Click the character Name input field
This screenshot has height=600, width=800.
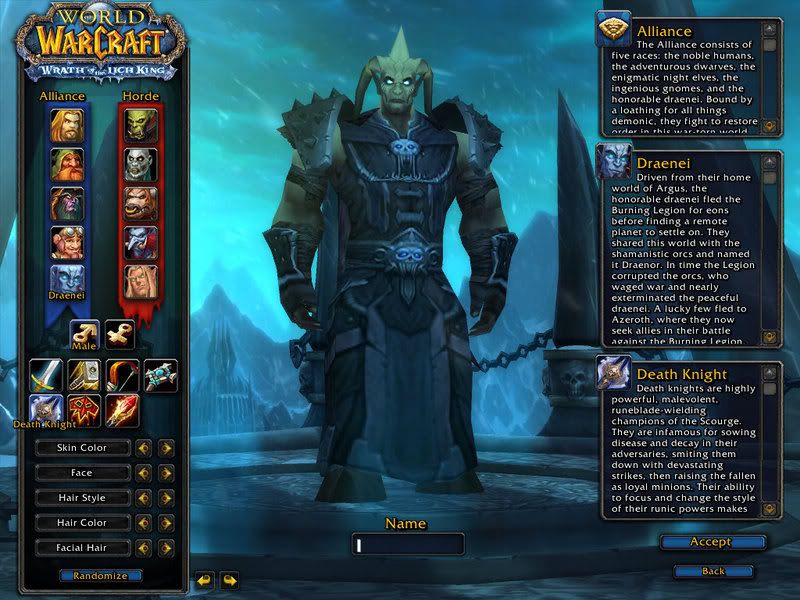click(408, 545)
